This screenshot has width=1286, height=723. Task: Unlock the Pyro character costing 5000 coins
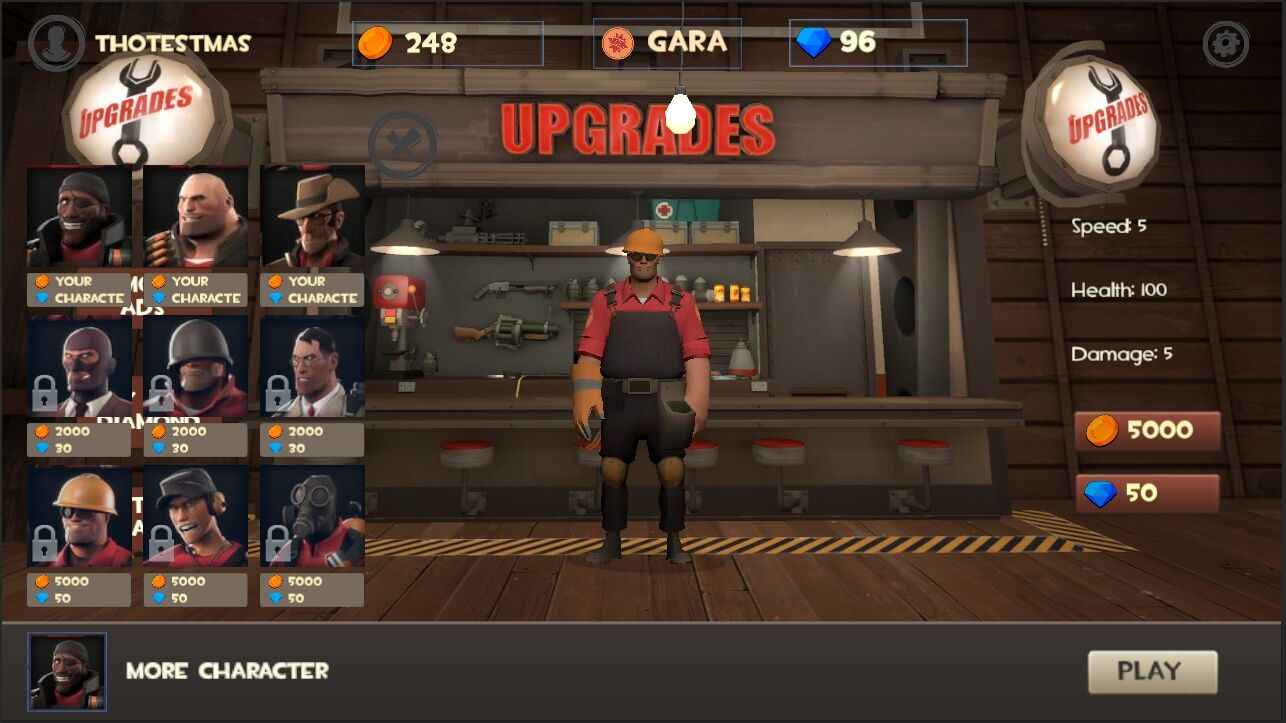click(312, 515)
